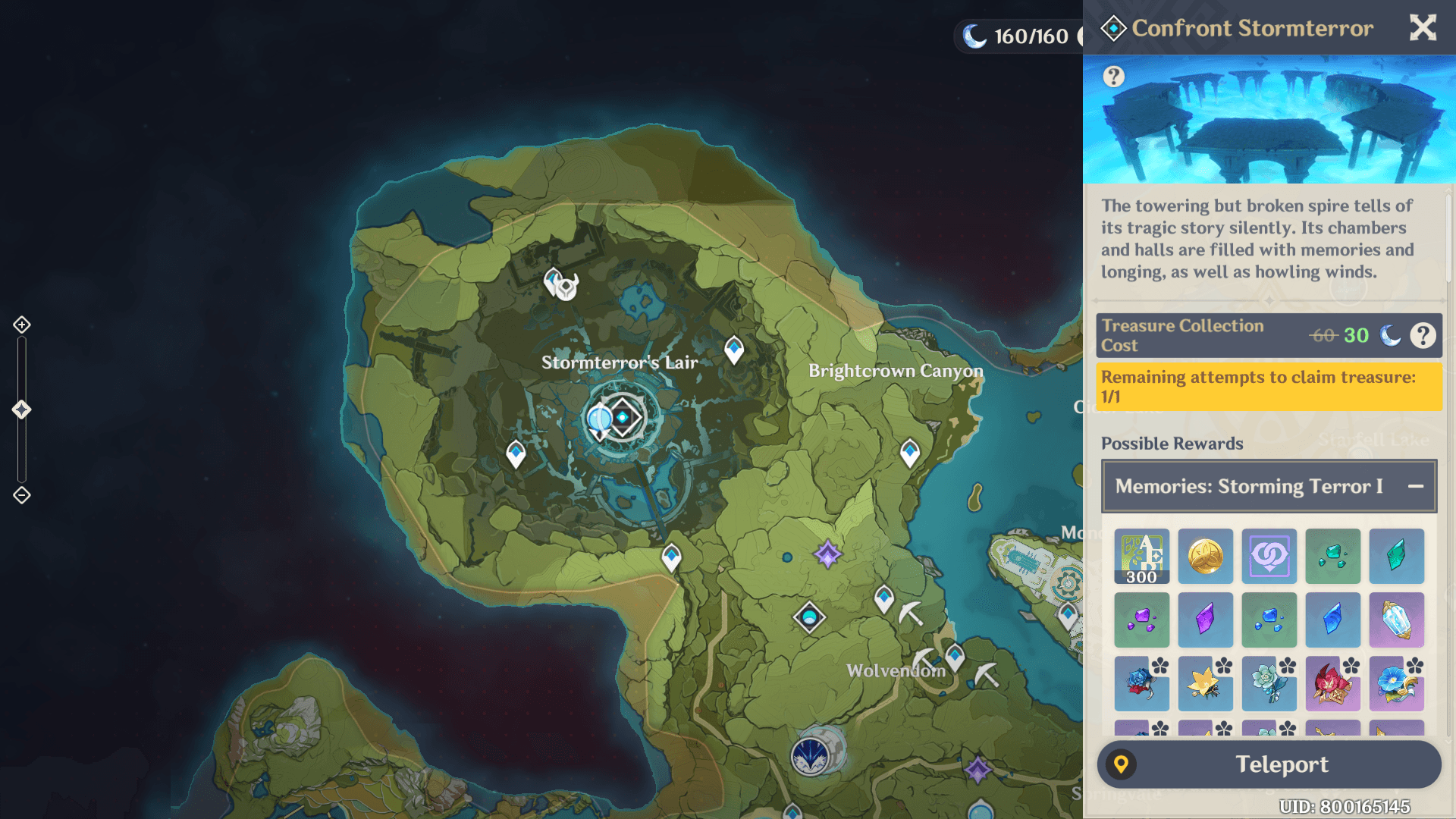Click the domain icon southeast of Stormterror's Lair

[810, 618]
